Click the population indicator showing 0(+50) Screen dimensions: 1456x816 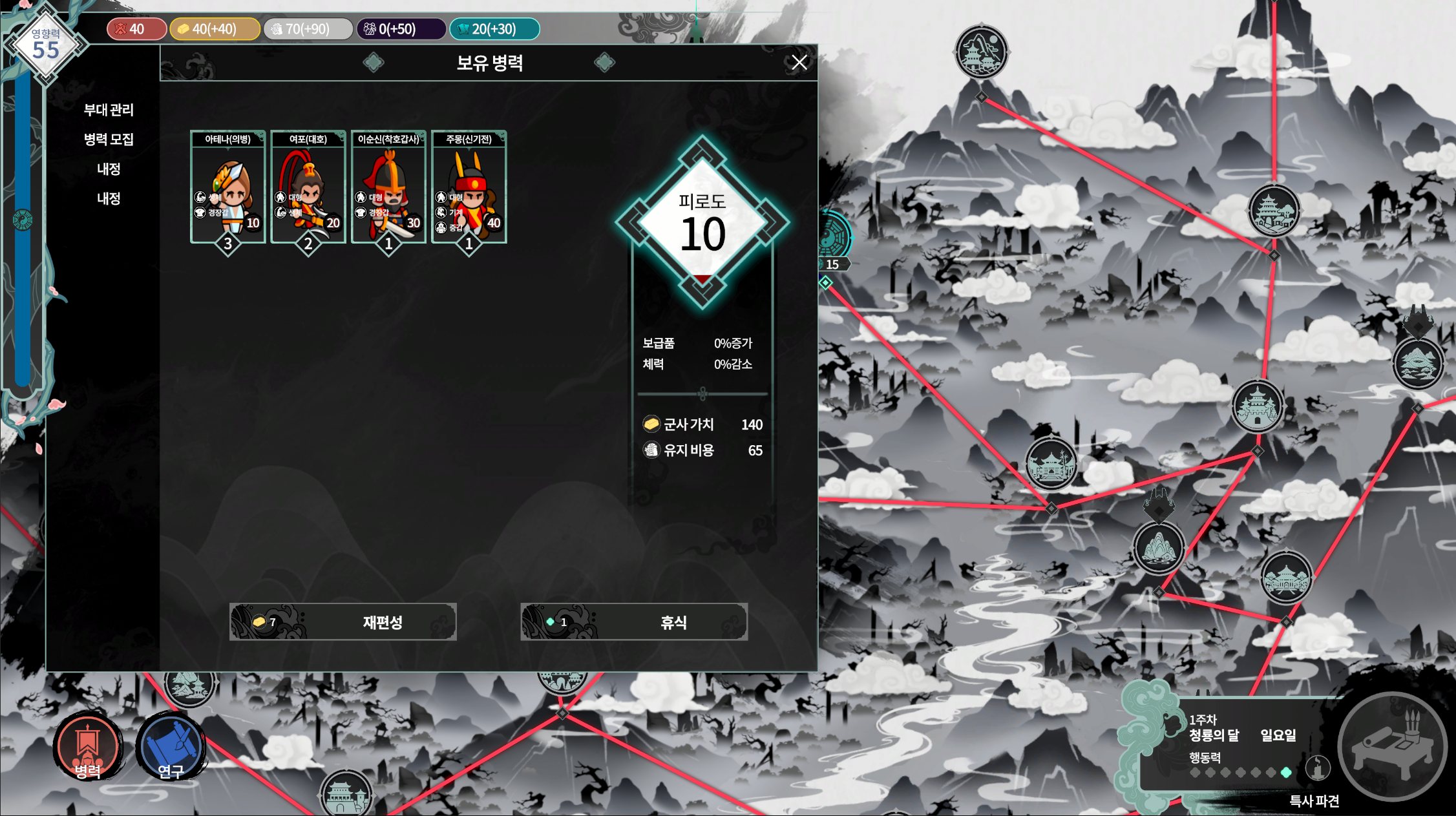tap(401, 28)
